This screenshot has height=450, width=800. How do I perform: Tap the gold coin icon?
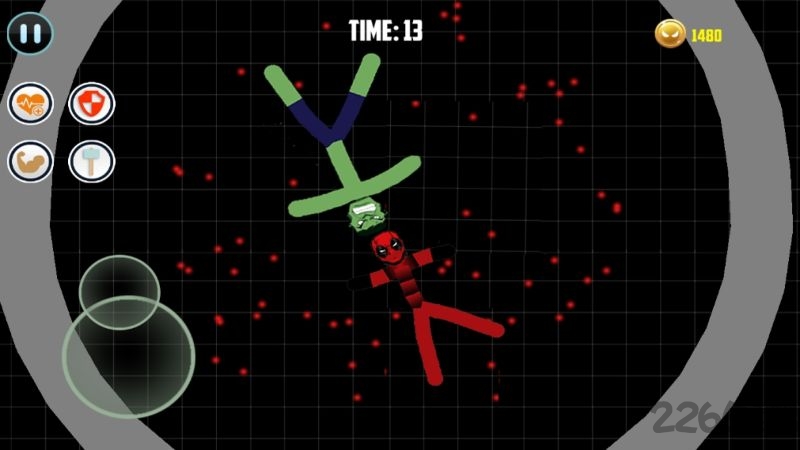click(x=669, y=34)
